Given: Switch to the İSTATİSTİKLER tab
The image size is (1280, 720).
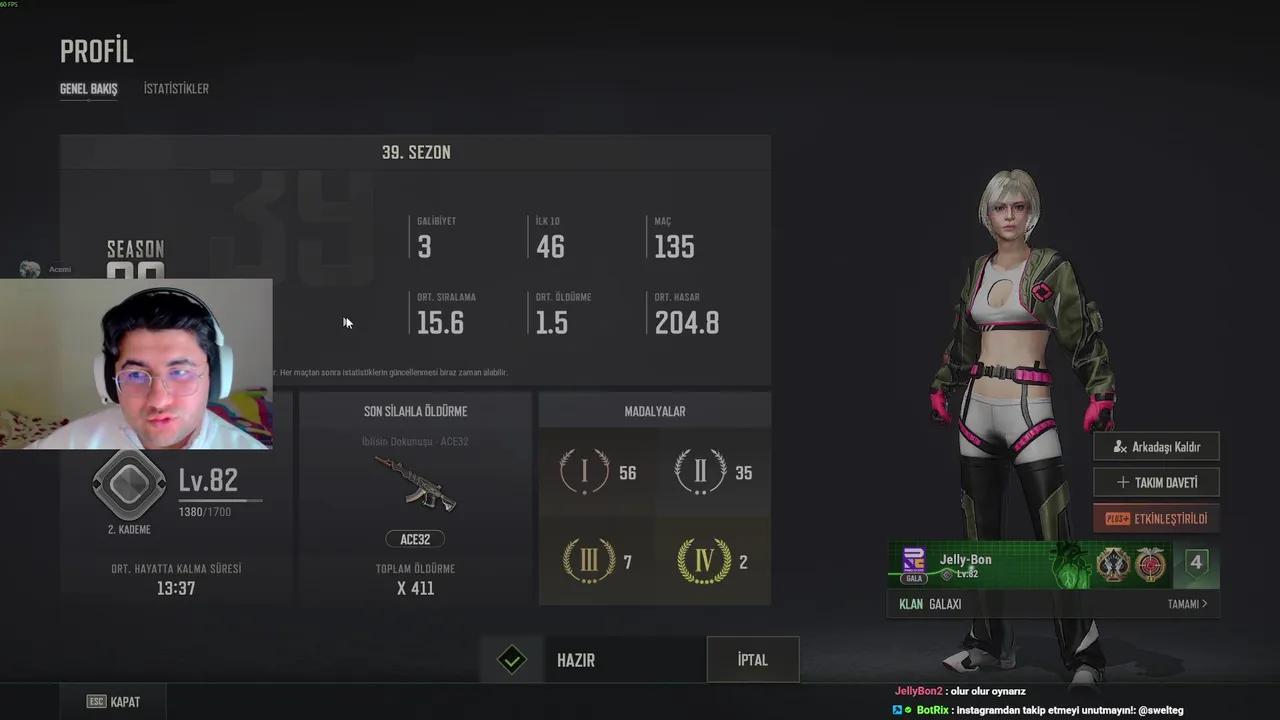Looking at the screenshot, I should (176, 88).
